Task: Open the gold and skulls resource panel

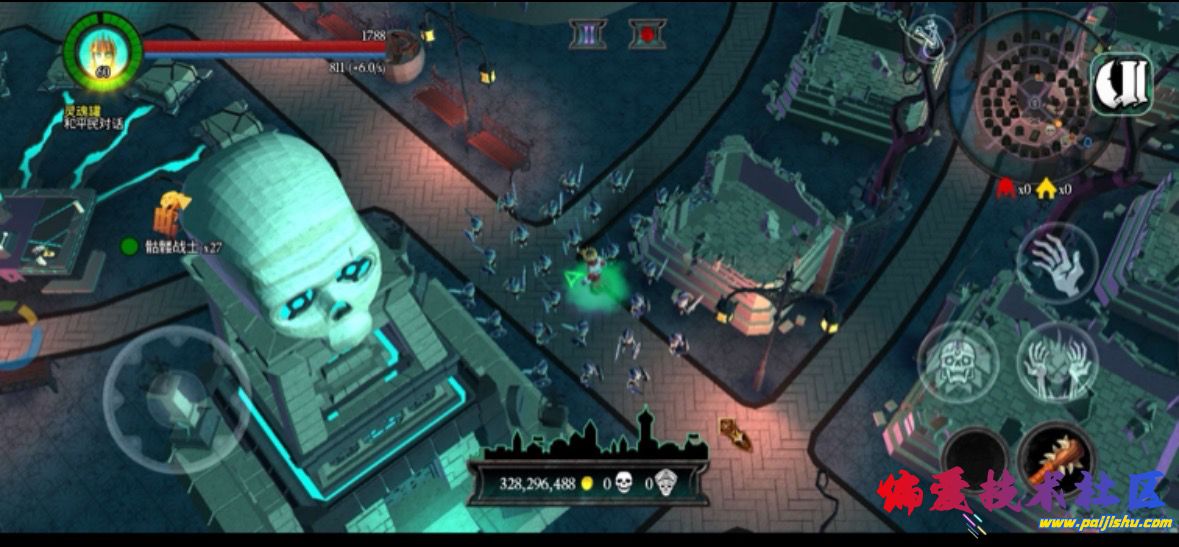Action: [594, 484]
